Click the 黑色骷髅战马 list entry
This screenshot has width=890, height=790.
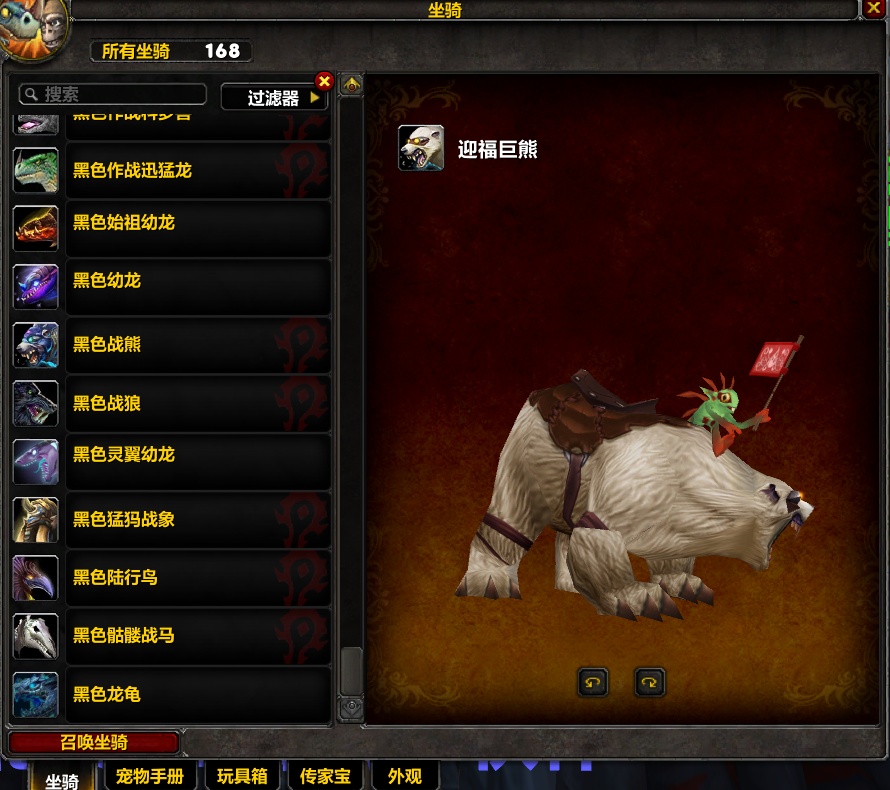(170, 635)
